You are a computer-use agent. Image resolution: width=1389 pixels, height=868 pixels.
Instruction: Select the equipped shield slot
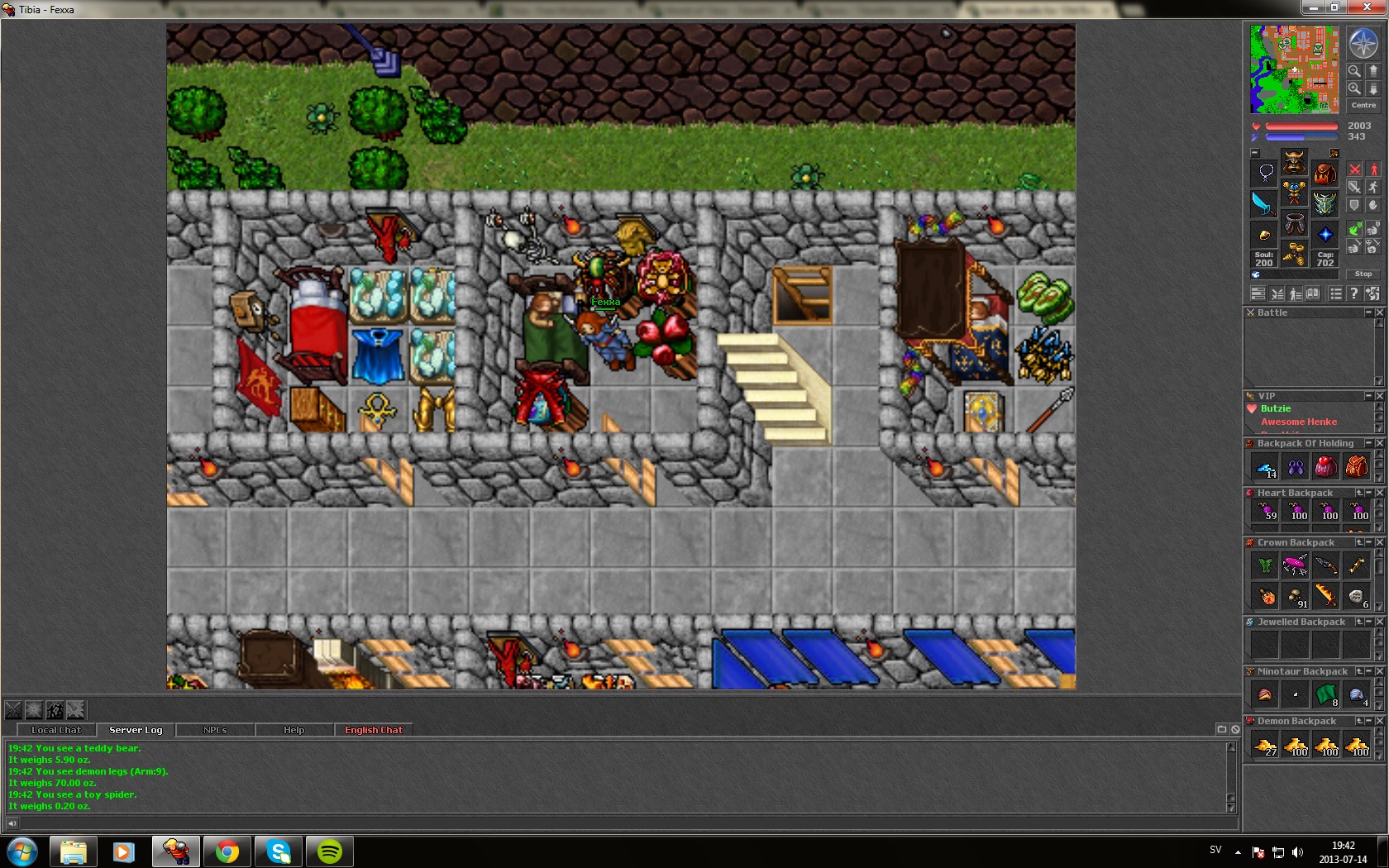pyautogui.click(x=1325, y=203)
